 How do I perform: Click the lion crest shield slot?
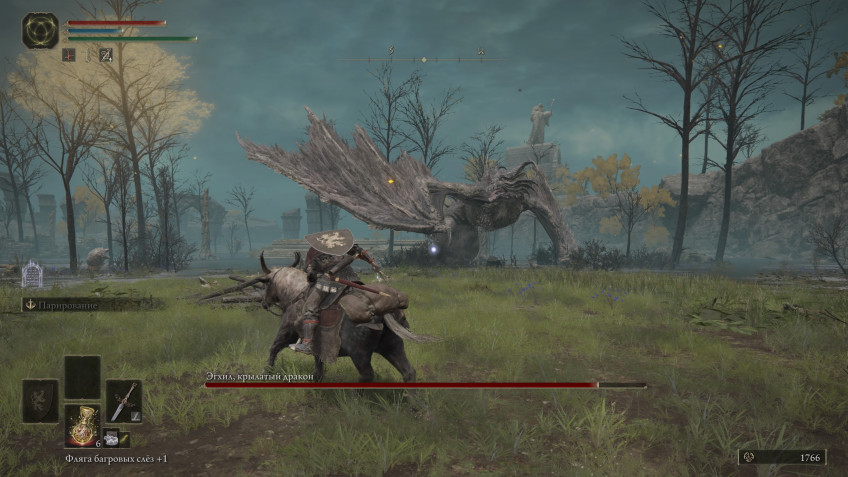[40, 400]
